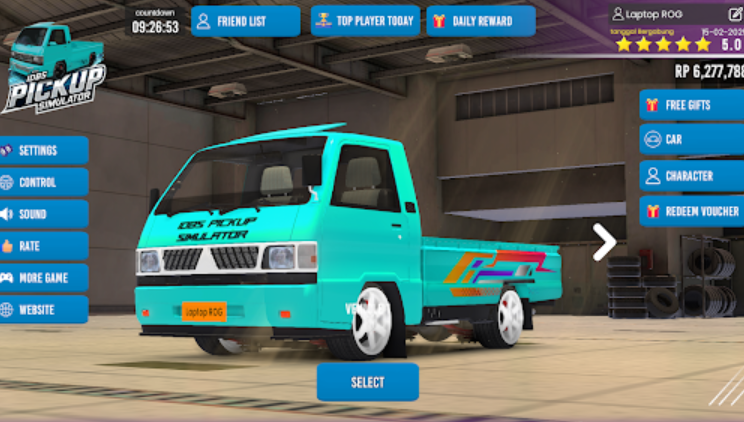Open the Free Gifts menu
This screenshot has width=744, height=422.
(x=691, y=104)
